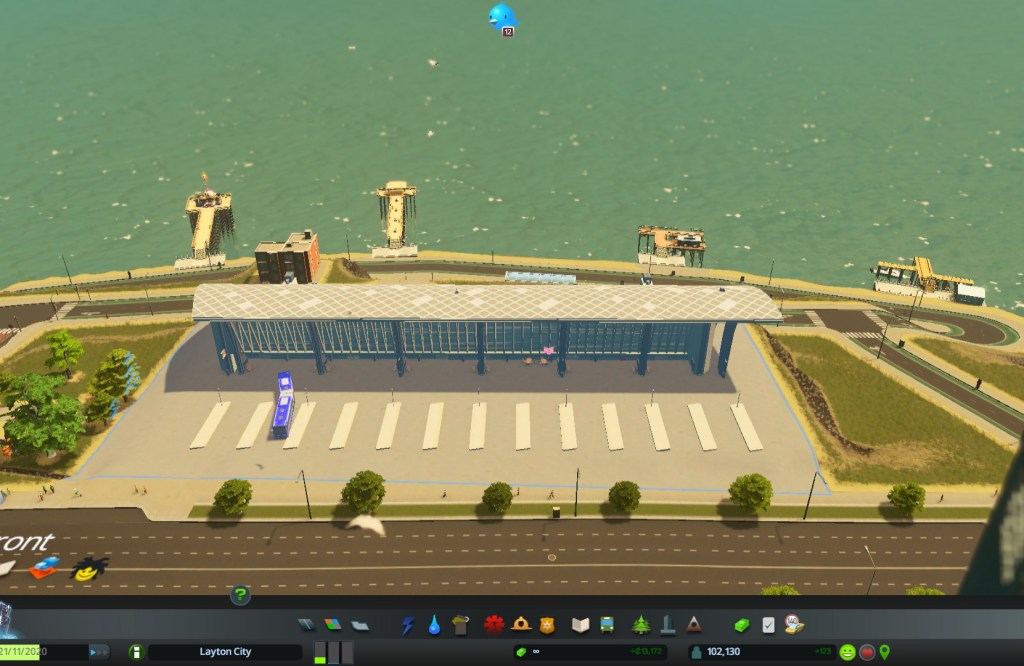
Task: Choose the Parks and trees menu
Action: (x=641, y=625)
